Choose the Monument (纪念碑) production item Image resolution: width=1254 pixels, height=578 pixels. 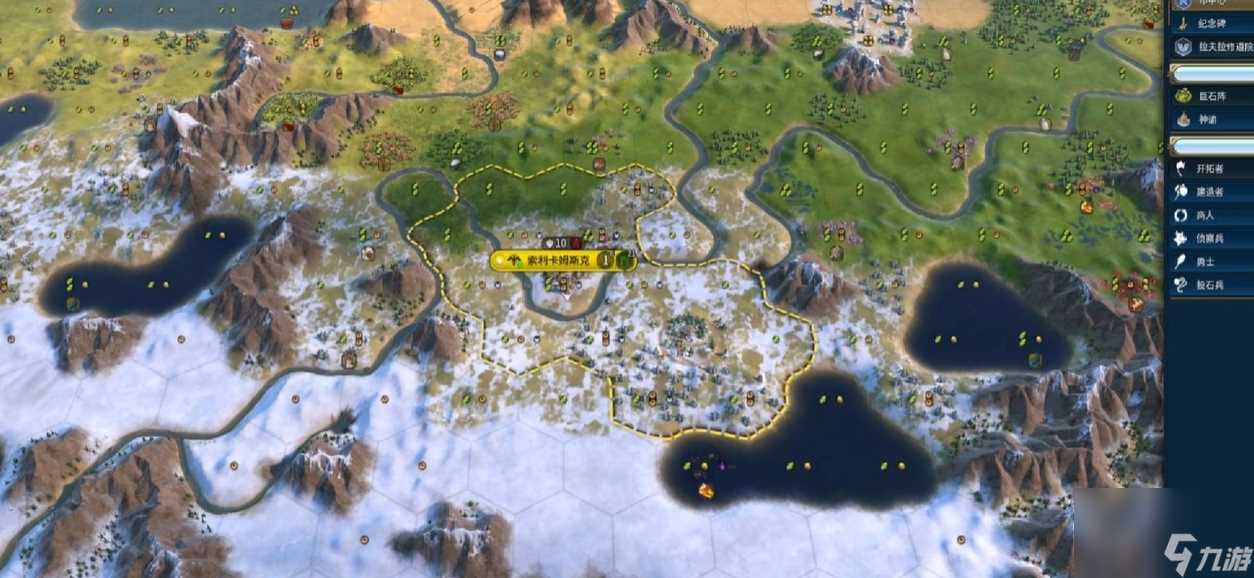click(1210, 21)
